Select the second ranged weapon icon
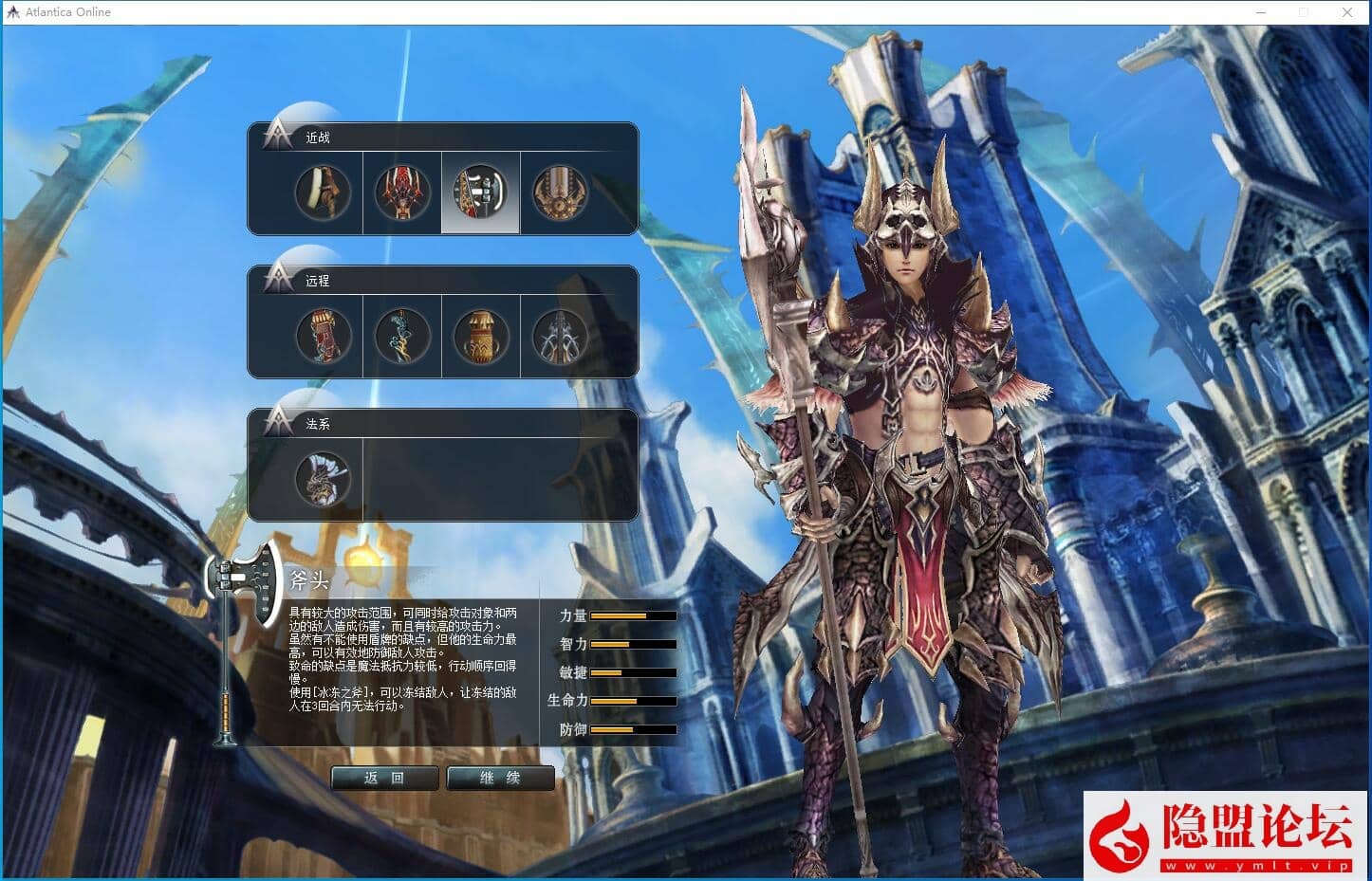Image resolution: width=1372 pixels, height=881 pixels. click(400, 337)
